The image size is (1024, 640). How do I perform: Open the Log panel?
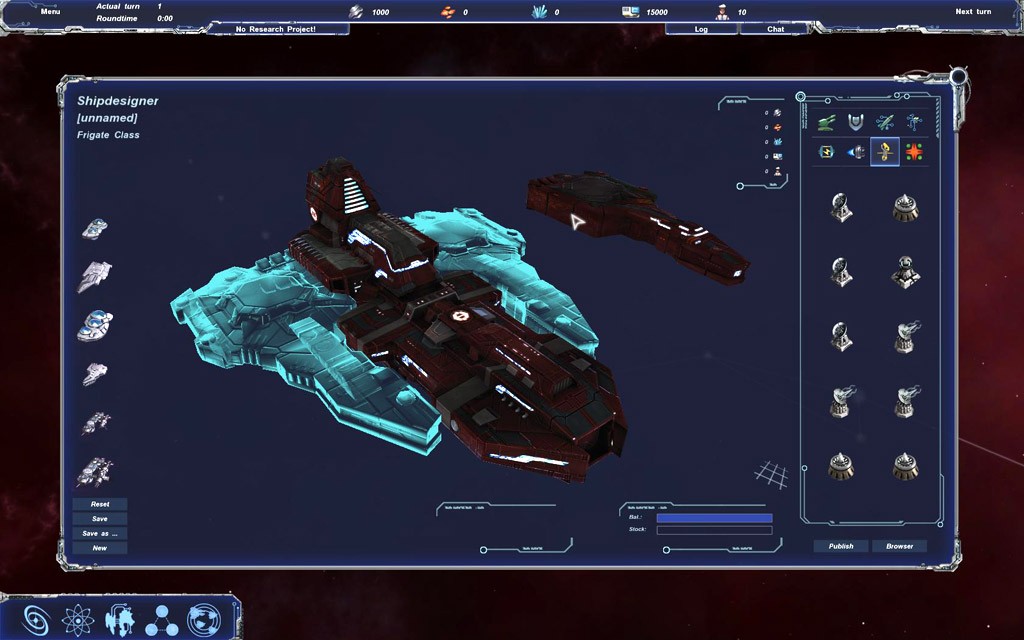click(701, 29)
